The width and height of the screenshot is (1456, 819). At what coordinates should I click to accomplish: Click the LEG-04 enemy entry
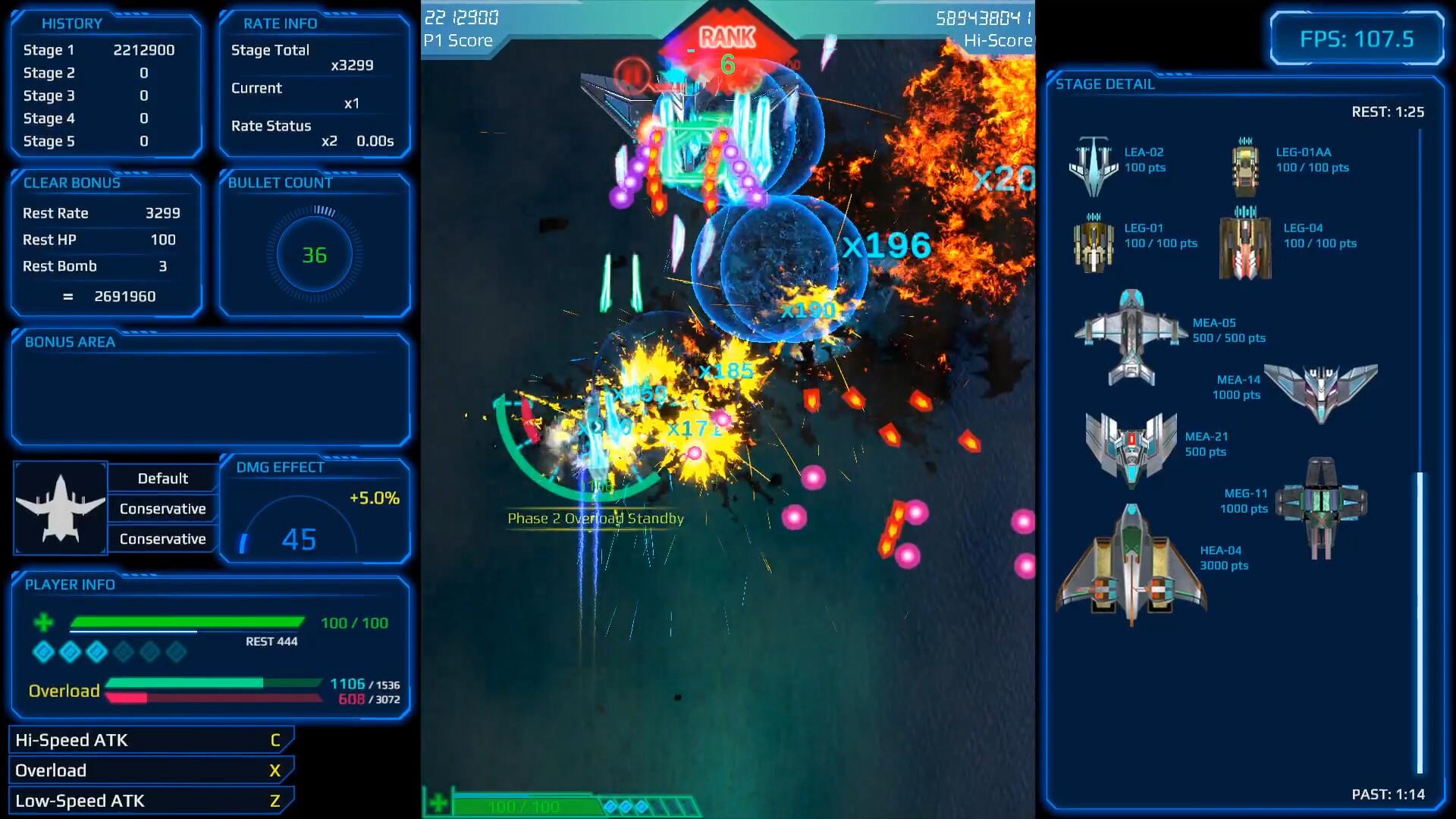pyautogui.click(x=1245, y=242)
